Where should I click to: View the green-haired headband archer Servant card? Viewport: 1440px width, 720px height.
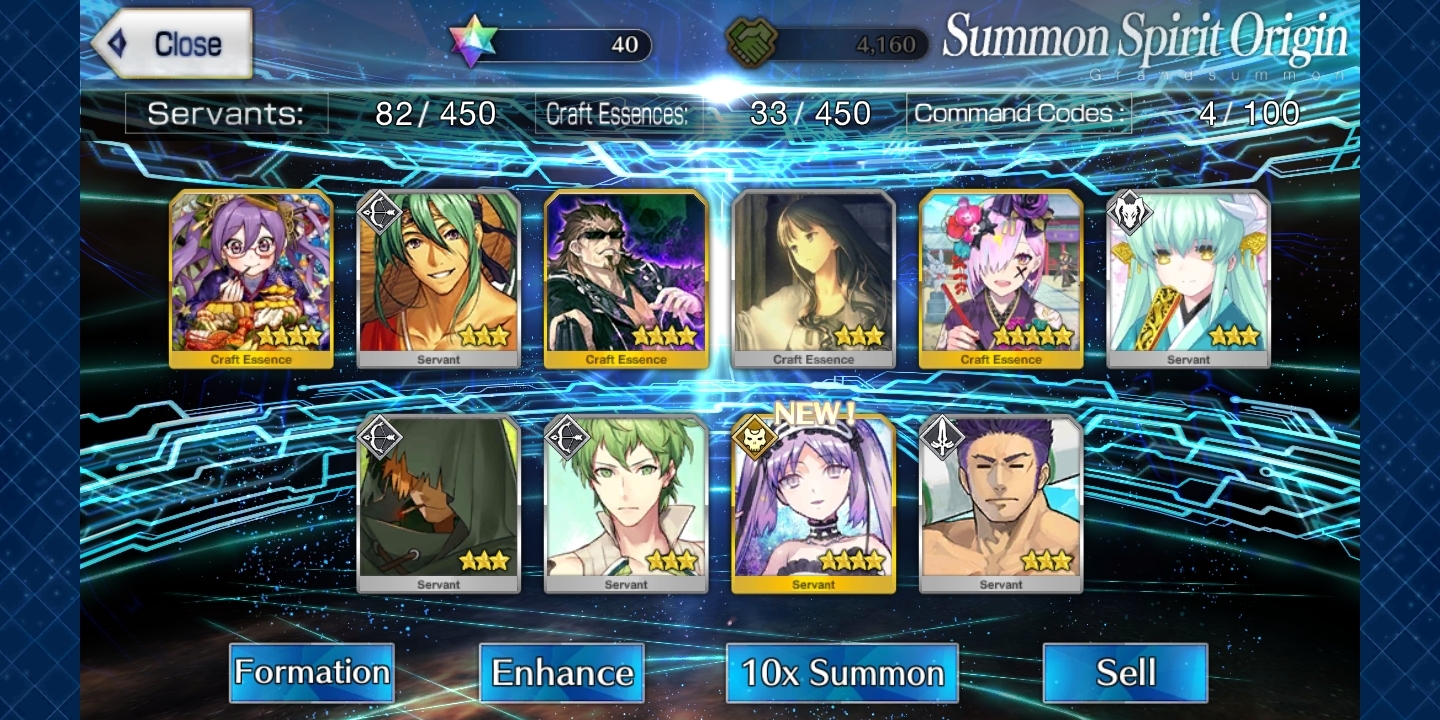(439, 279)
